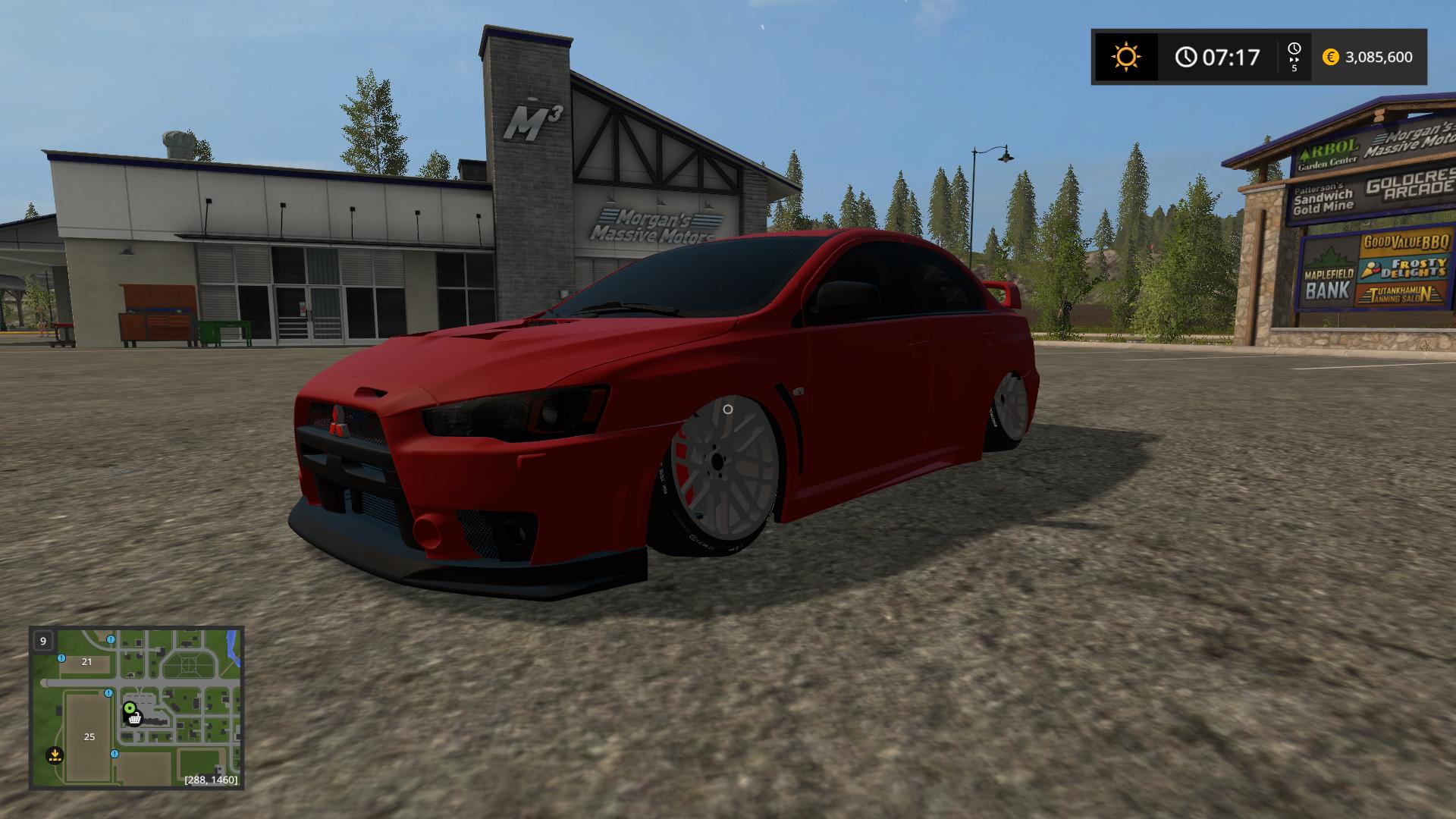Select the green player position marker
This screenshot has width=1456, height=819.
[x=130, y=709]
